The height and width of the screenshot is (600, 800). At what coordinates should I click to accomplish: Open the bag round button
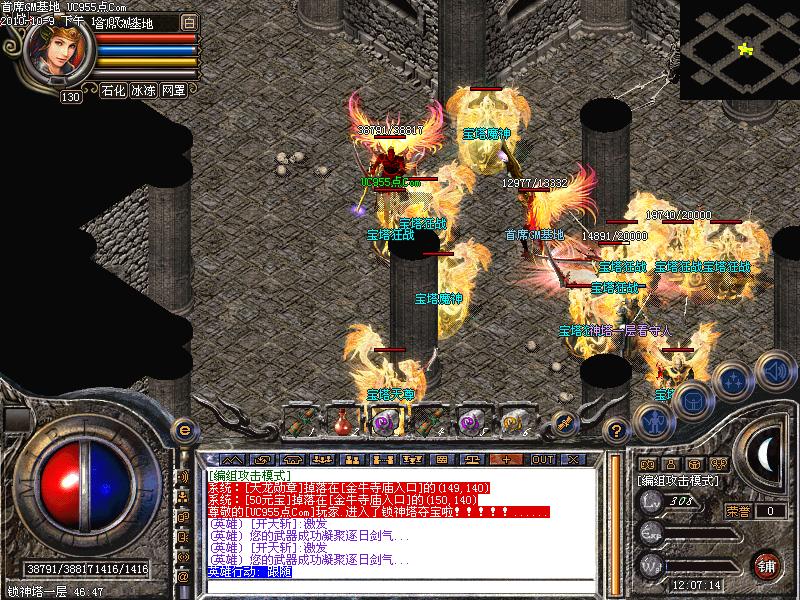point(692,402)
